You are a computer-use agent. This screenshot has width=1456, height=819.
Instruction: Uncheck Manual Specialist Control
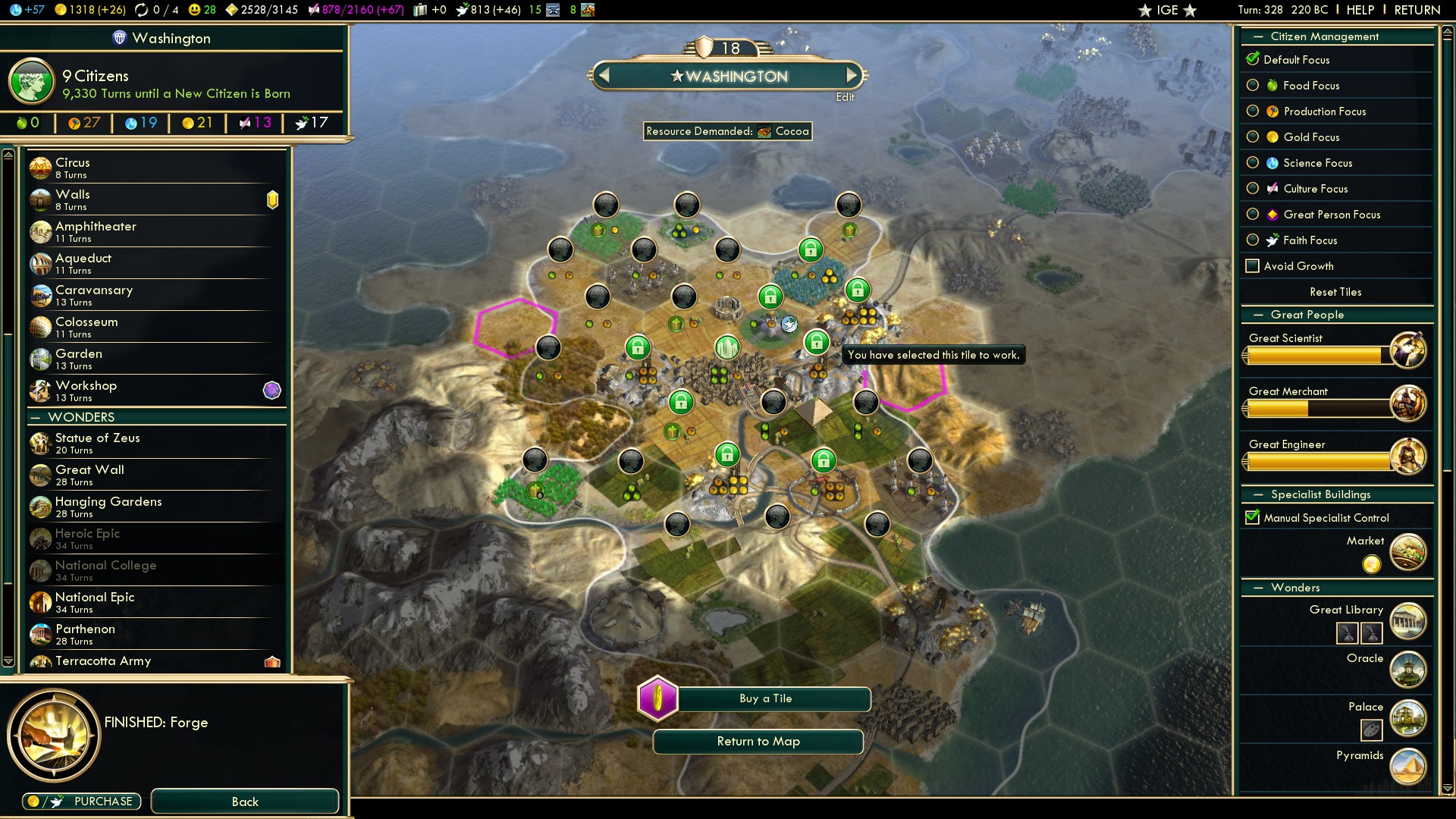(x=1252, y=517)
